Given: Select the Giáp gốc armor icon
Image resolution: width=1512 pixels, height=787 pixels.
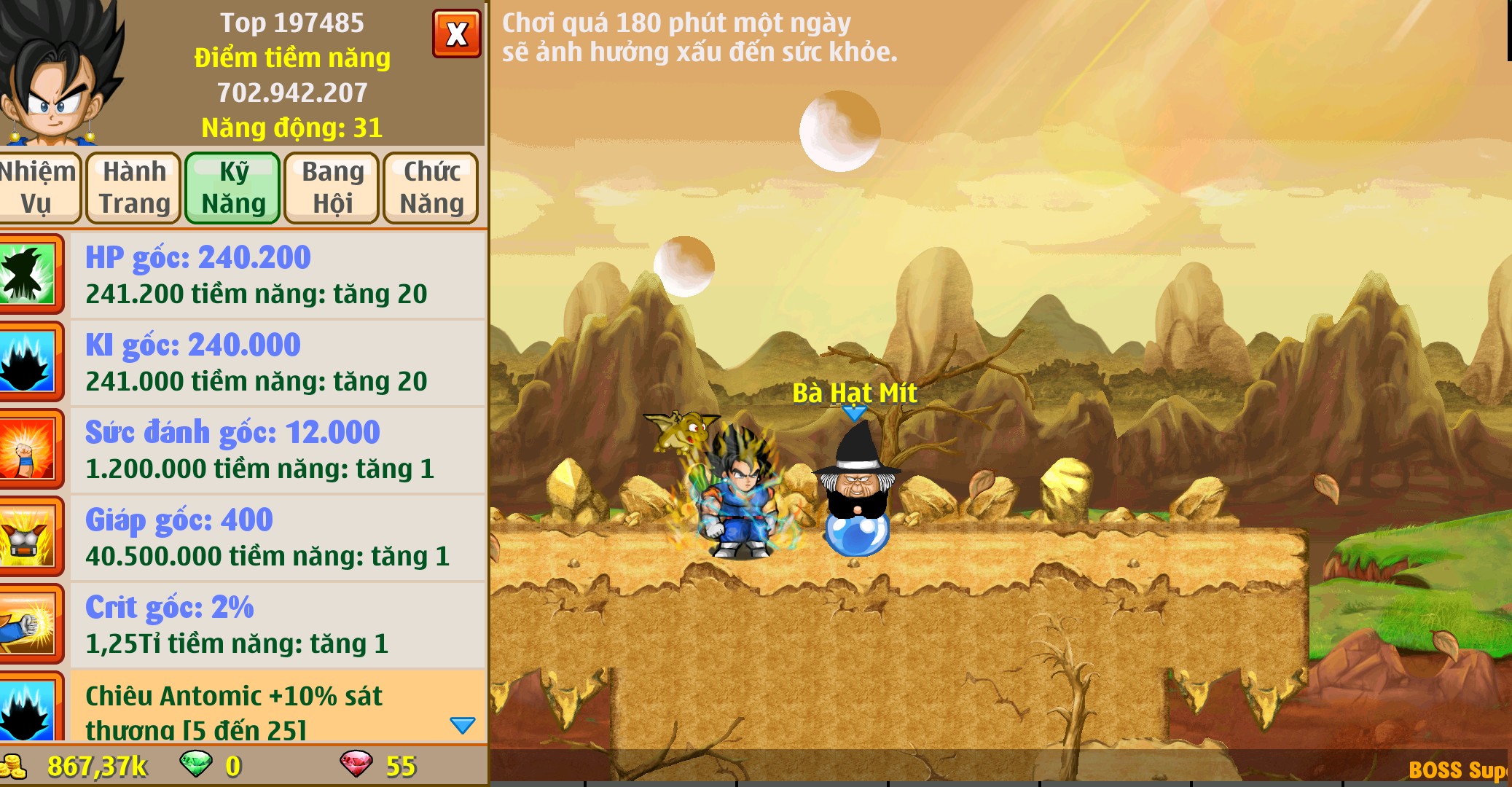Looking at the screenshot, I should [x=28, y=537].
